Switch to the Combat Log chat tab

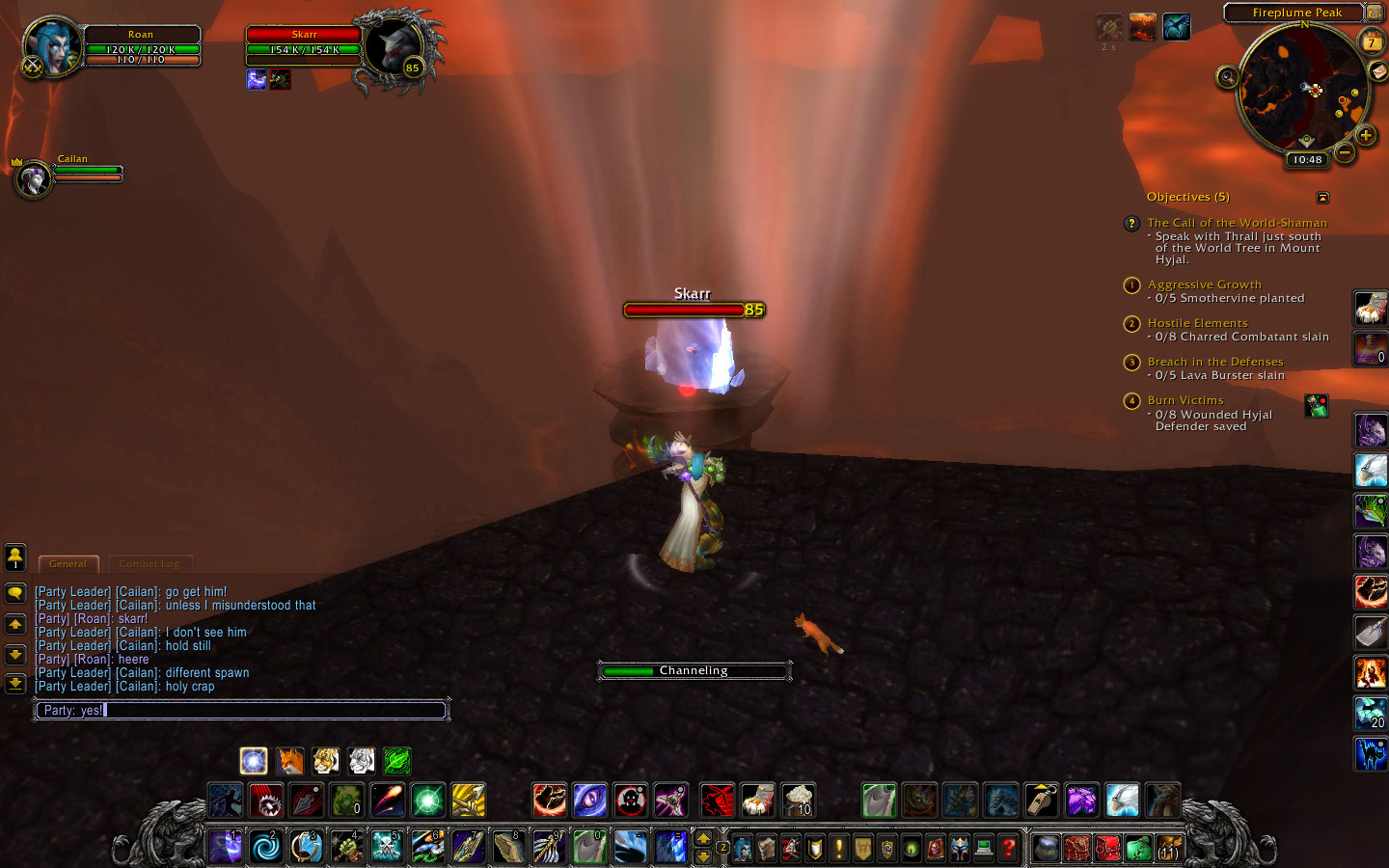click(150, 564)
